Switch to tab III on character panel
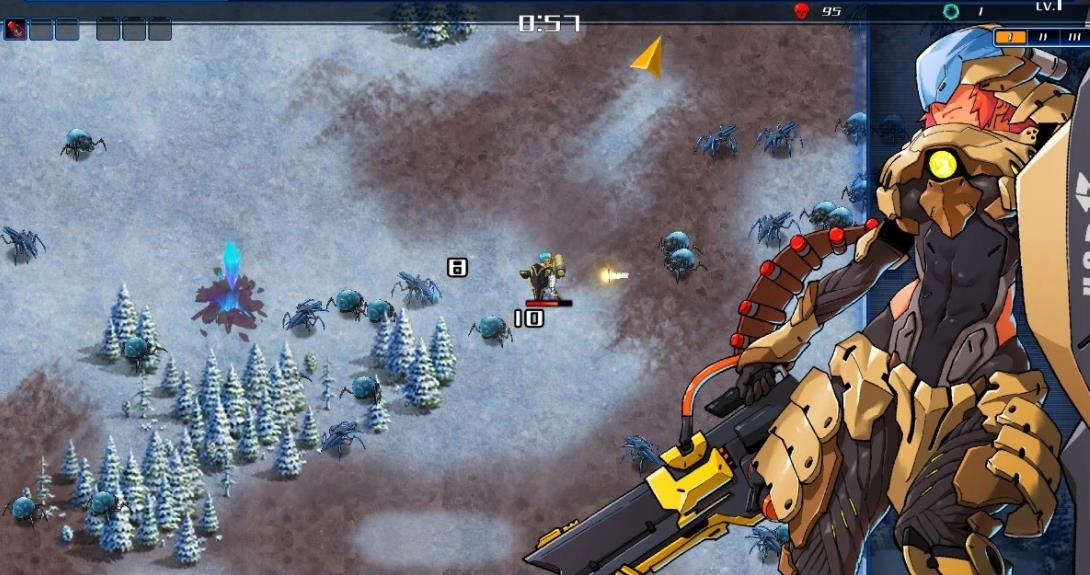1090x575 pixels. click(x=1074, y=37)
